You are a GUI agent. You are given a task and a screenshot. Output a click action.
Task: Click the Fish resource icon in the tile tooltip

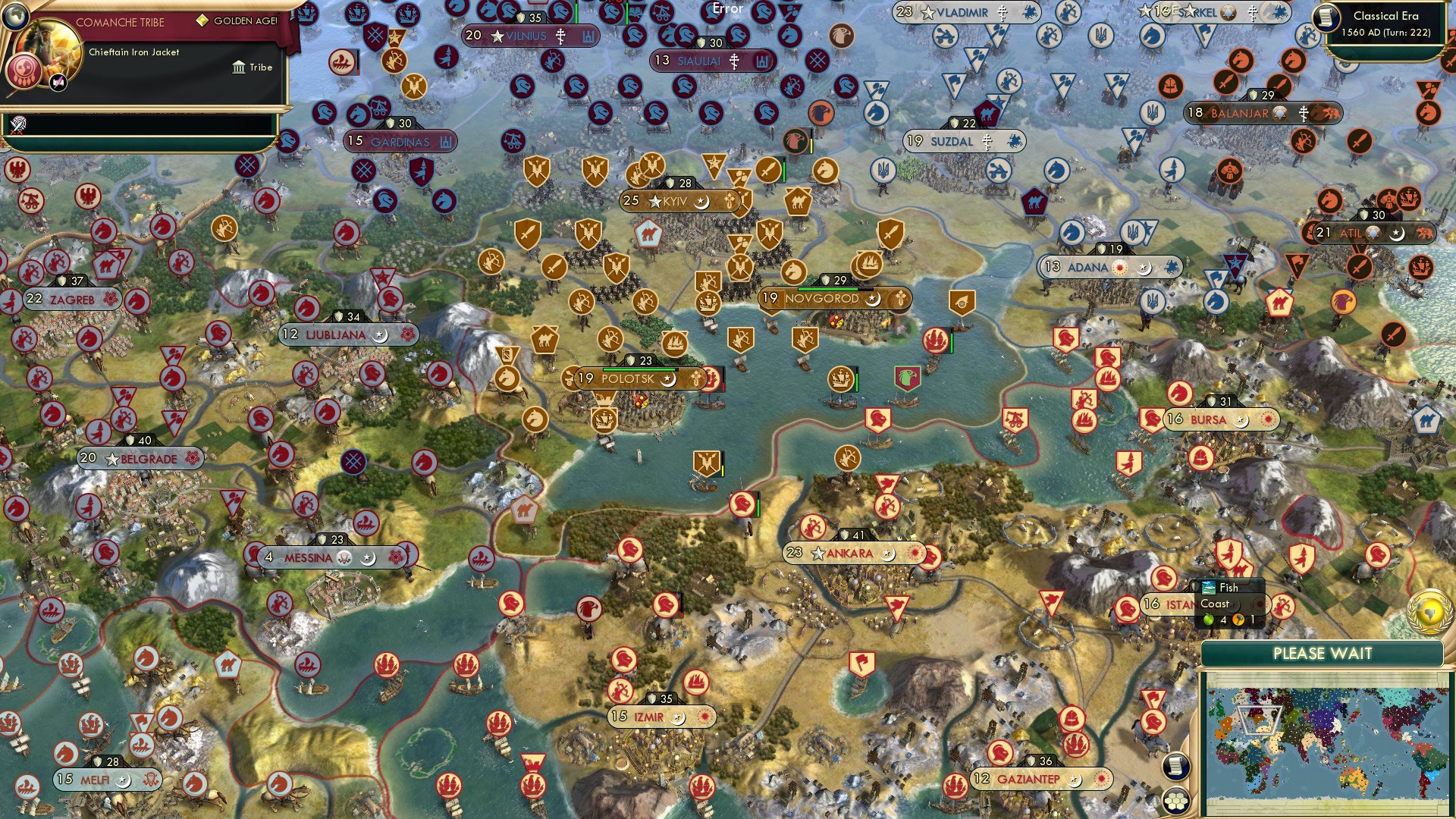[1208, 588]
